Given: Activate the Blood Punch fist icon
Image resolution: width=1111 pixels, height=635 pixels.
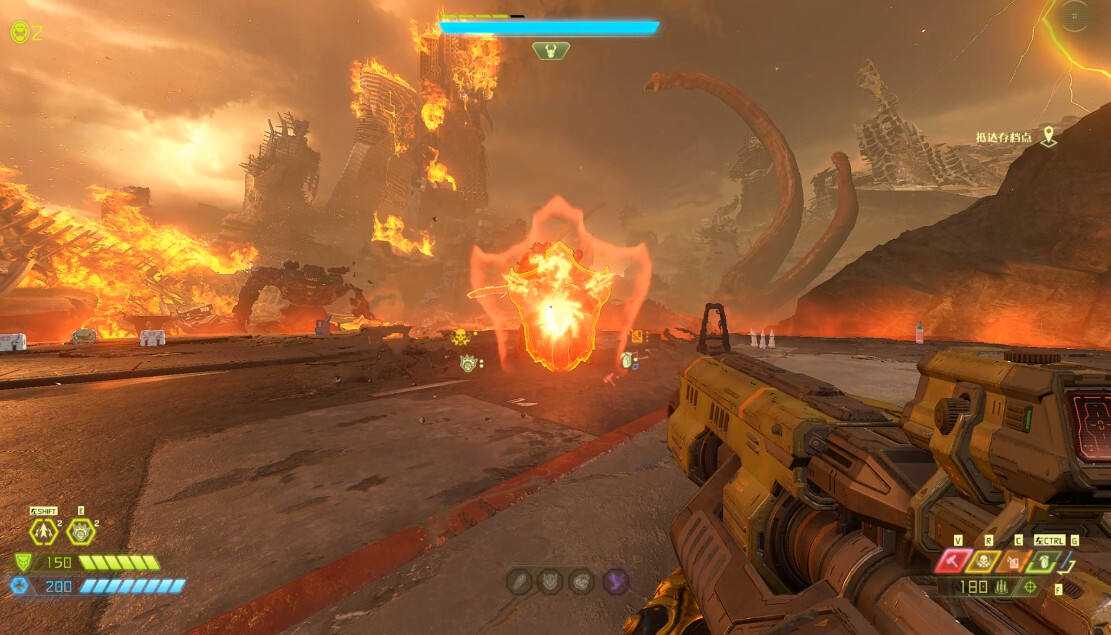Looking at the screenshot, I should [81, 531].
